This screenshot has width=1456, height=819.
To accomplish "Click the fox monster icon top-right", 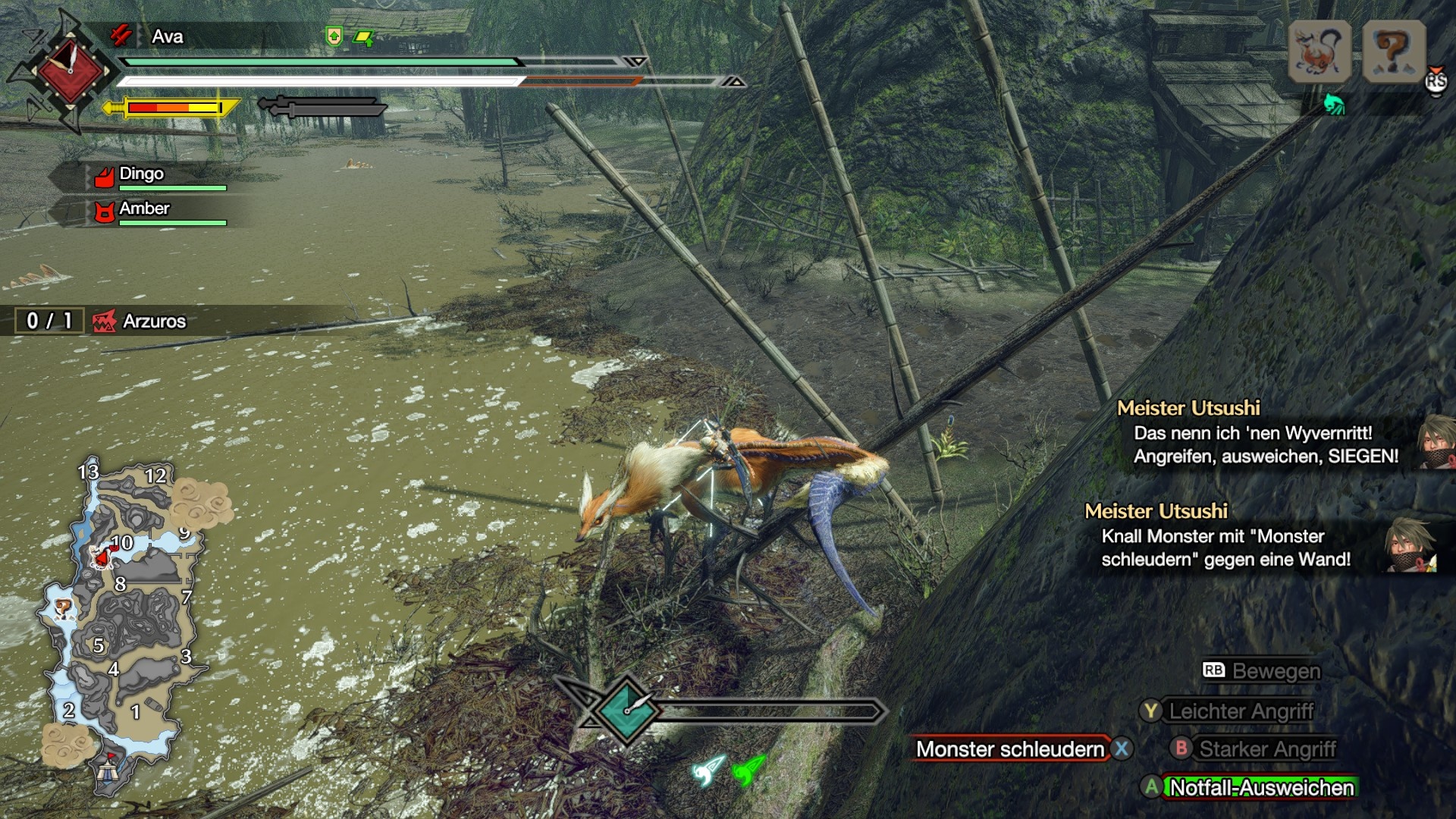I will point(1319,52).
